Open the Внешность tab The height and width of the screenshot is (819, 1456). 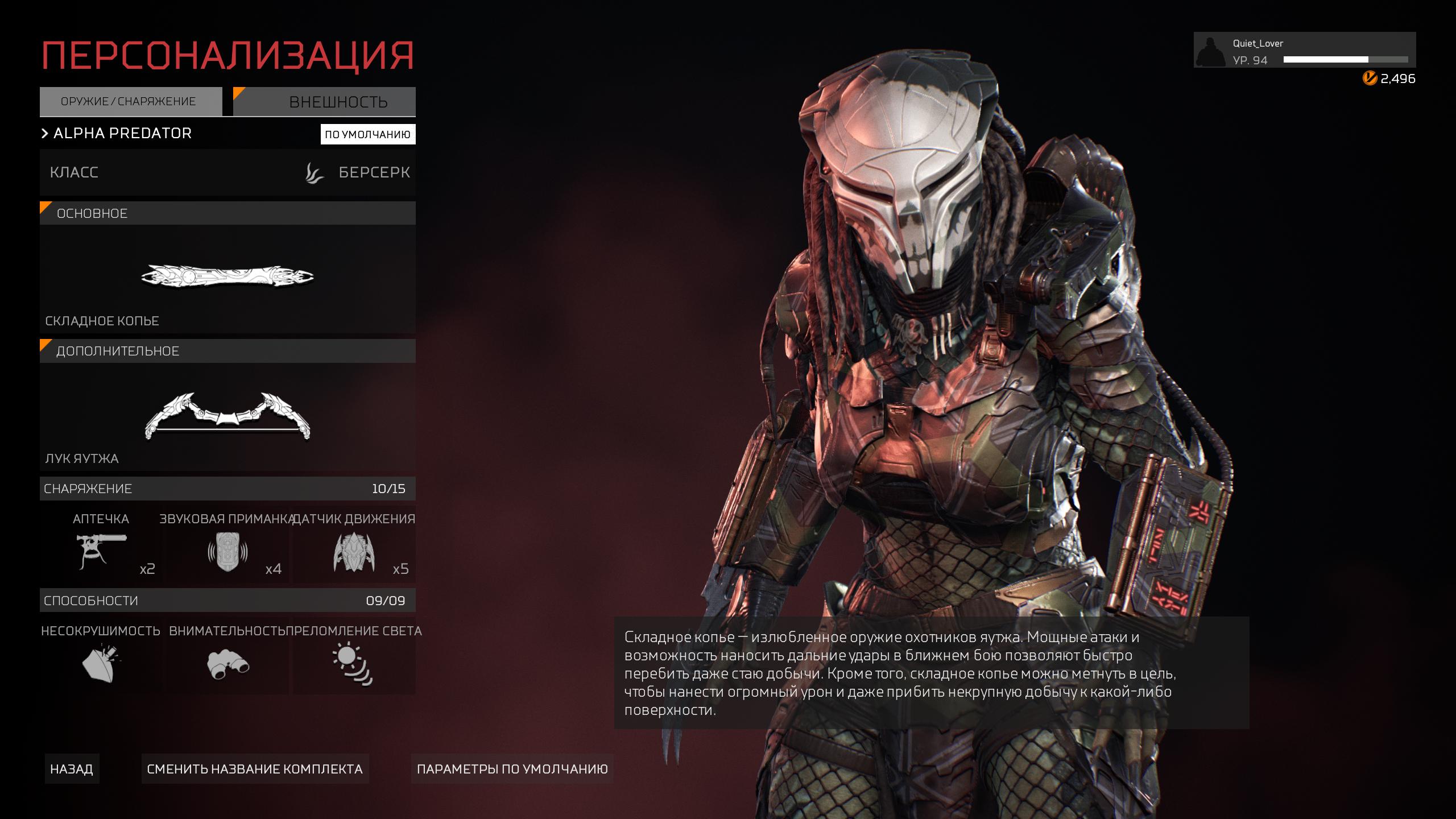click(325, 102)
